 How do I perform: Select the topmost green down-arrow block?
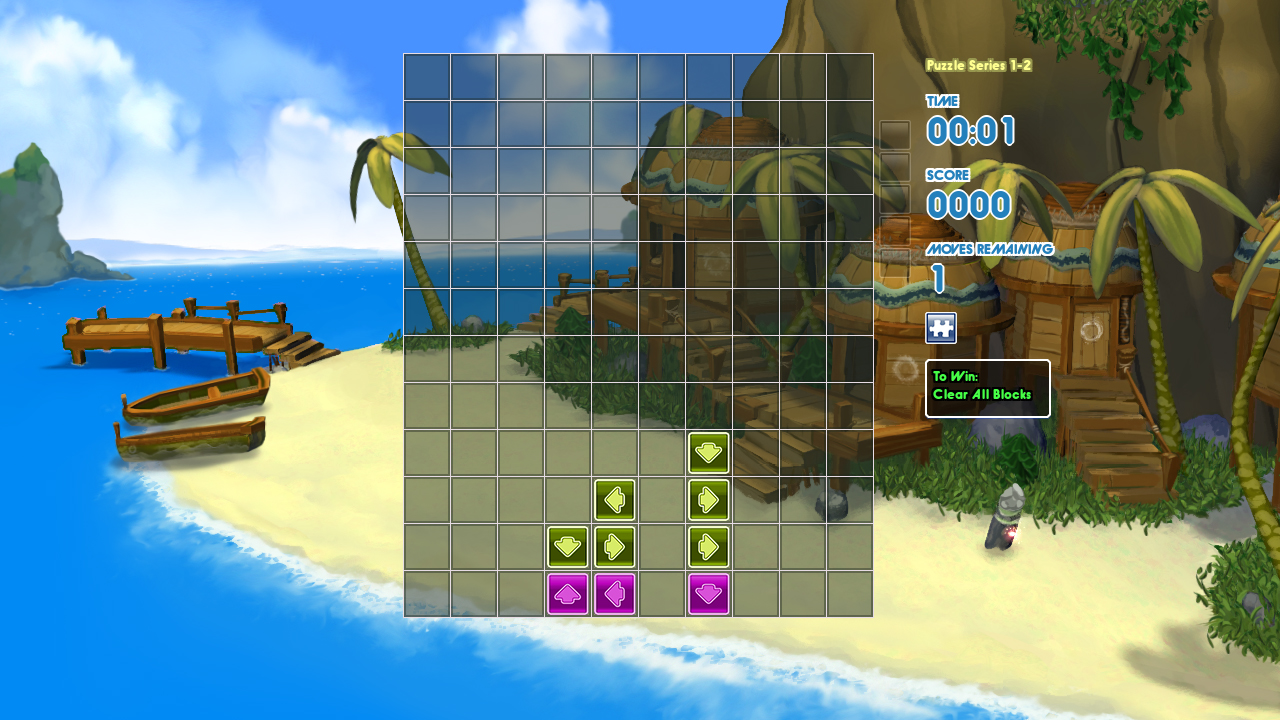(708, 452)
